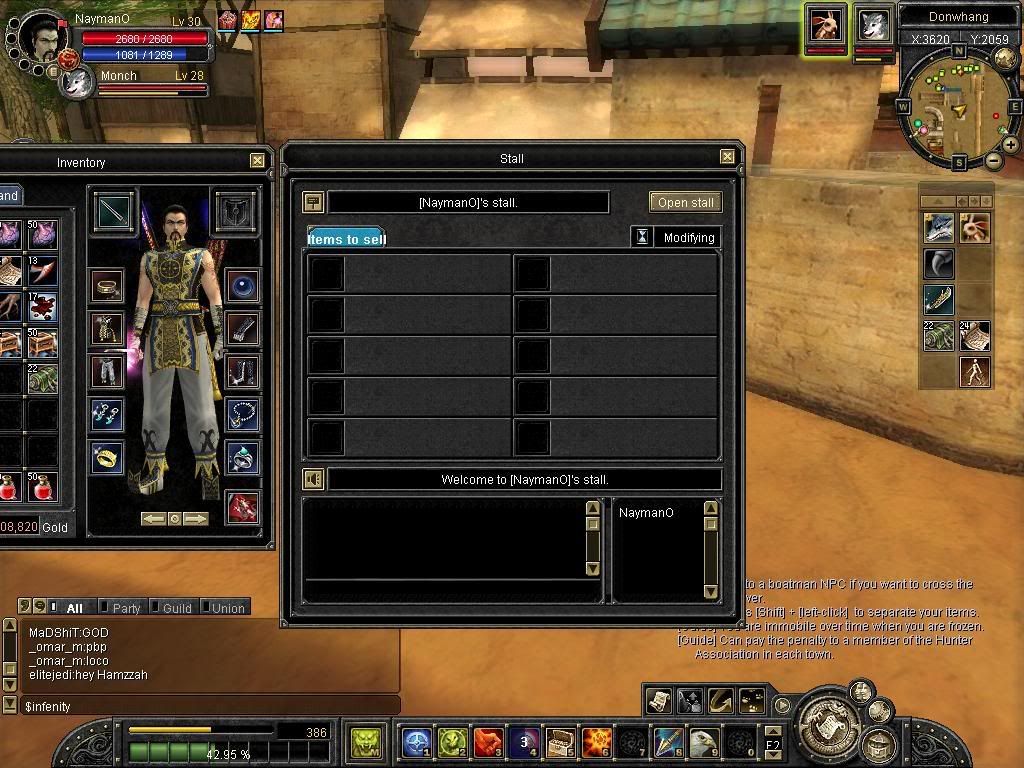Screen dimensions: 1024x768
Task: Activate the white eagle skill in hotbar slot 9
Action: coord(704,742)
